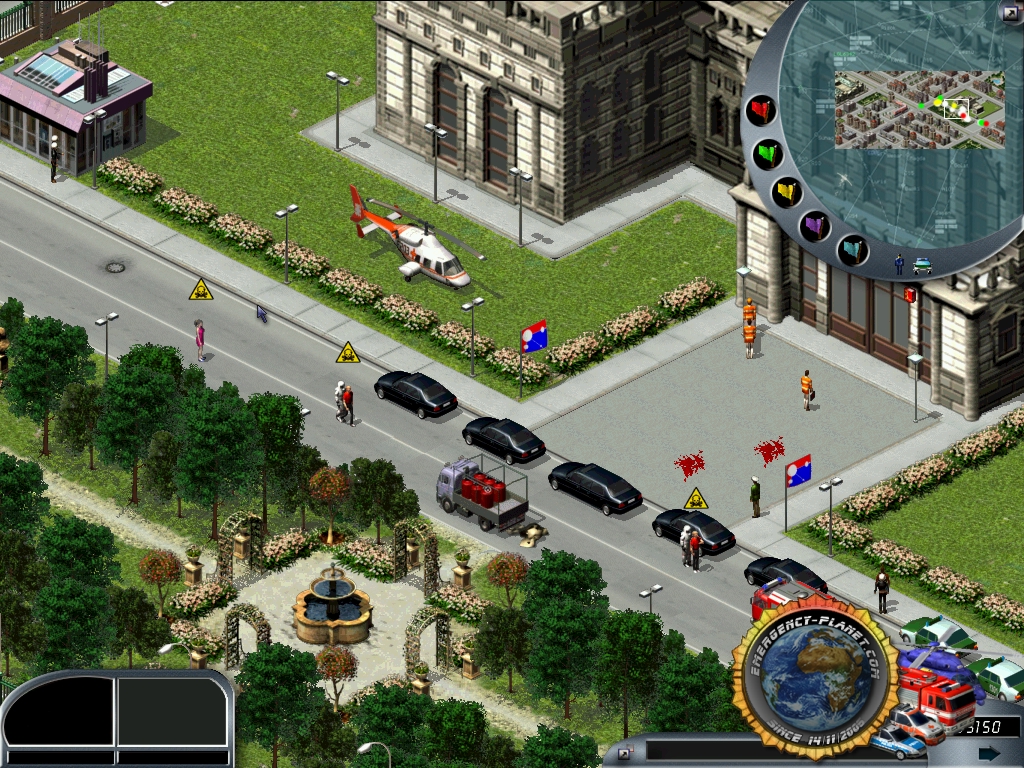Select the green flag marker button
1024x768 pixels.
pyautogui.click(x=768, y=154)
